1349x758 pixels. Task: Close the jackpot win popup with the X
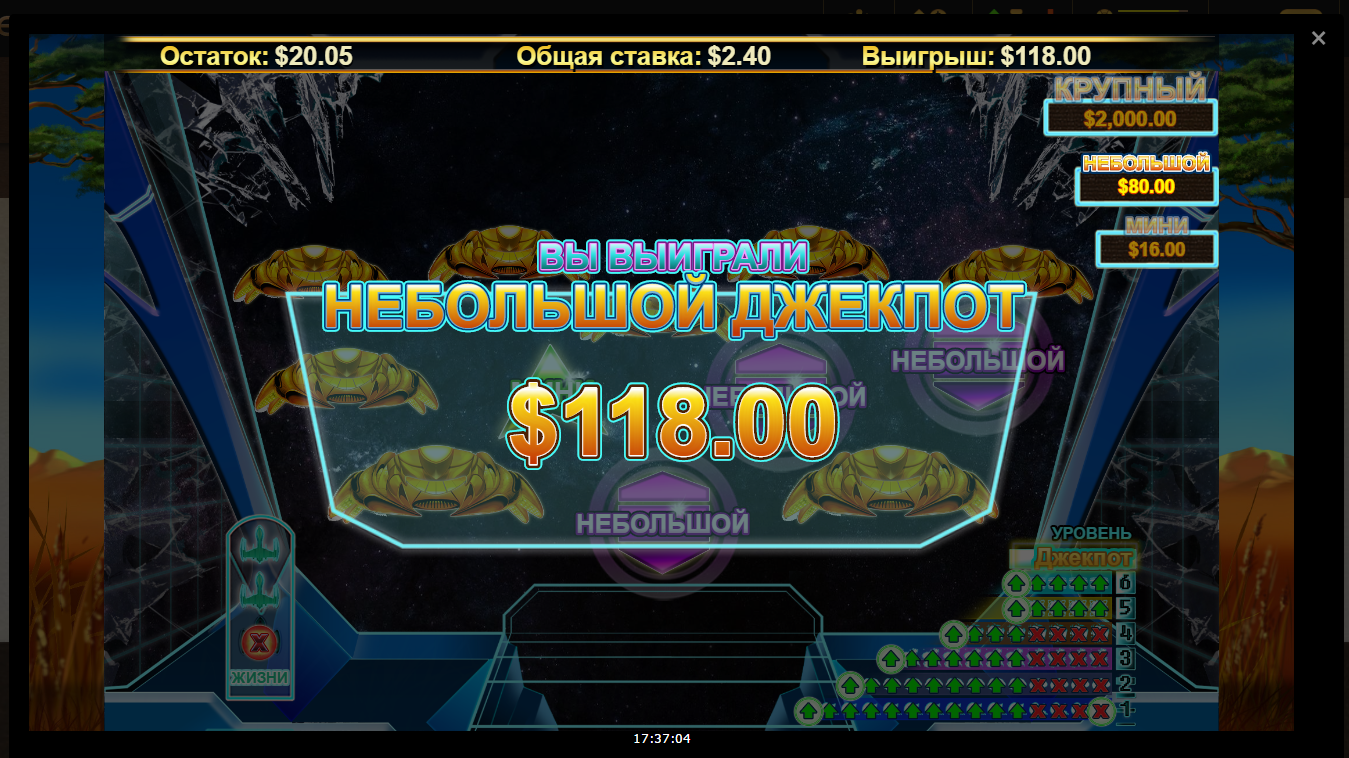coord(1318,38)
